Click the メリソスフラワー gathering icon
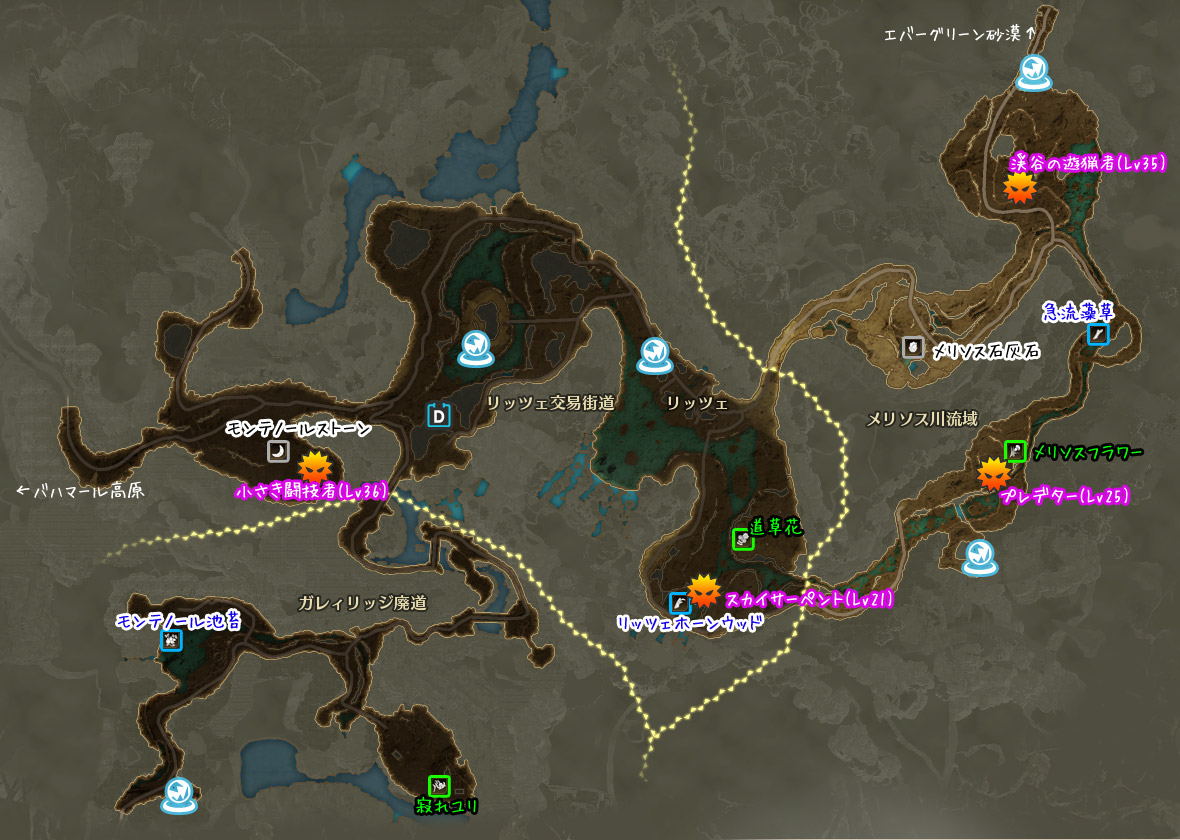This screenshot has height=840, width=1180. (x=1015, y=451)
